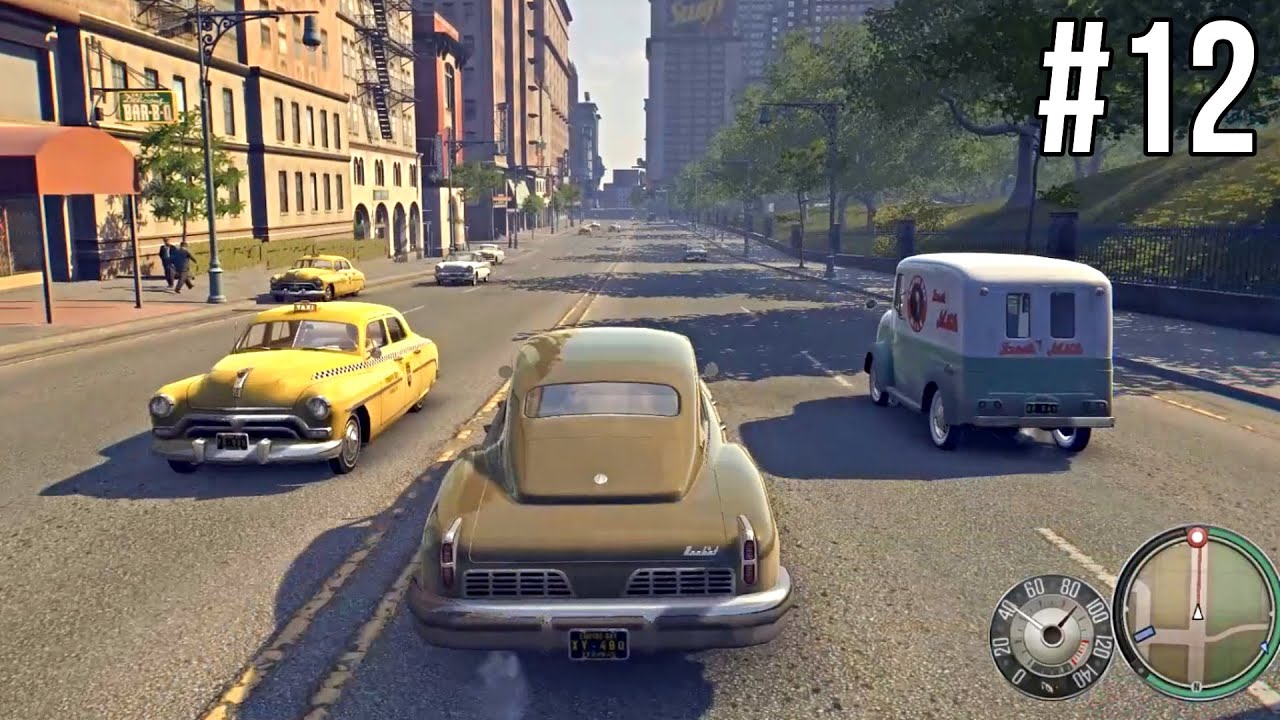Image resolution: width=1280 pixels, height=720 pixels.
Task: Click the small fuel icon inside the speedometer dial
Action: tap(1047, 686)
